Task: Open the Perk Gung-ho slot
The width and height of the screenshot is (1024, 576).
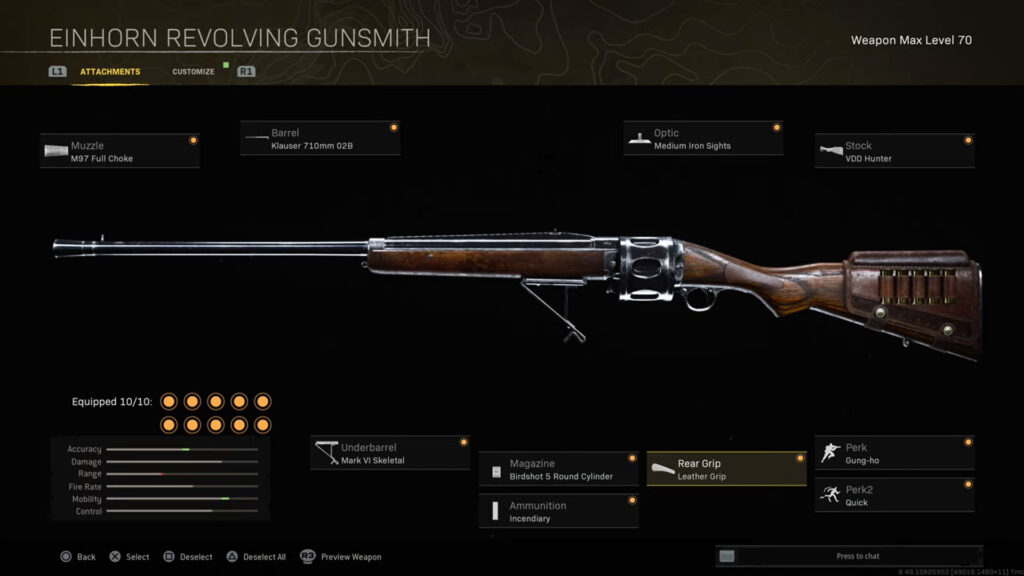Action: 894,454
